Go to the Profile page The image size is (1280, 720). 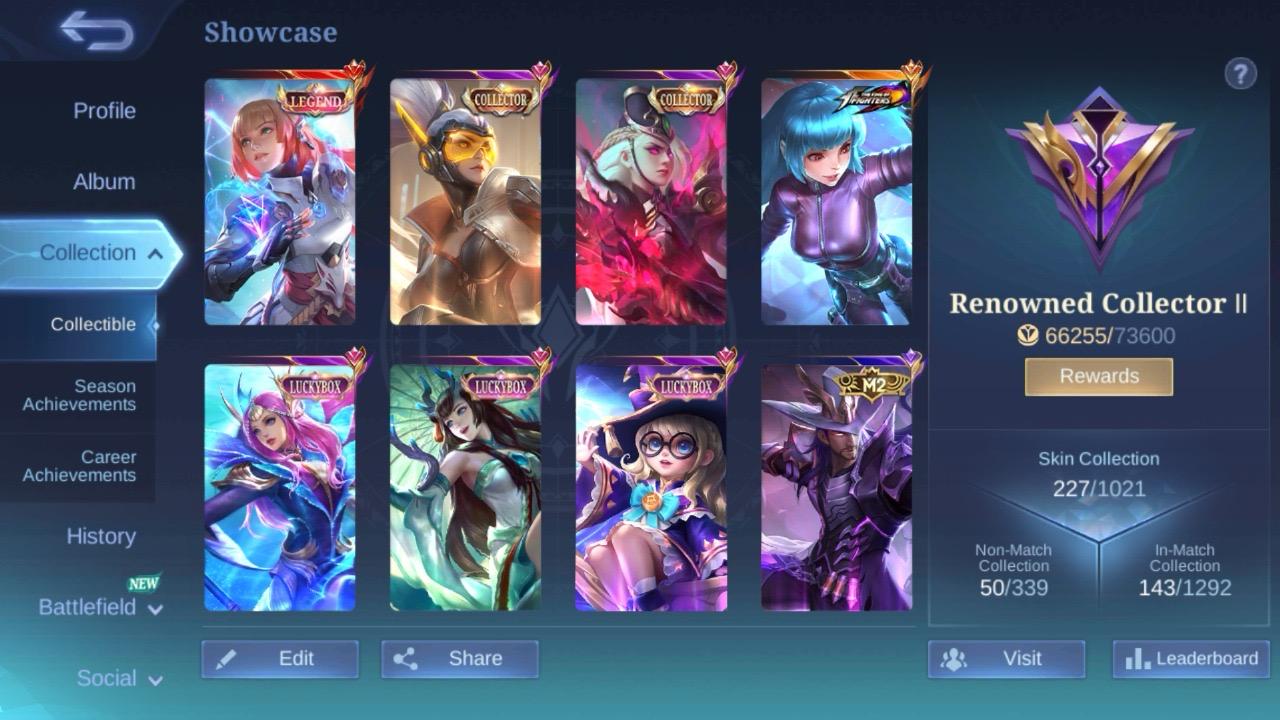tap(105, 110)
